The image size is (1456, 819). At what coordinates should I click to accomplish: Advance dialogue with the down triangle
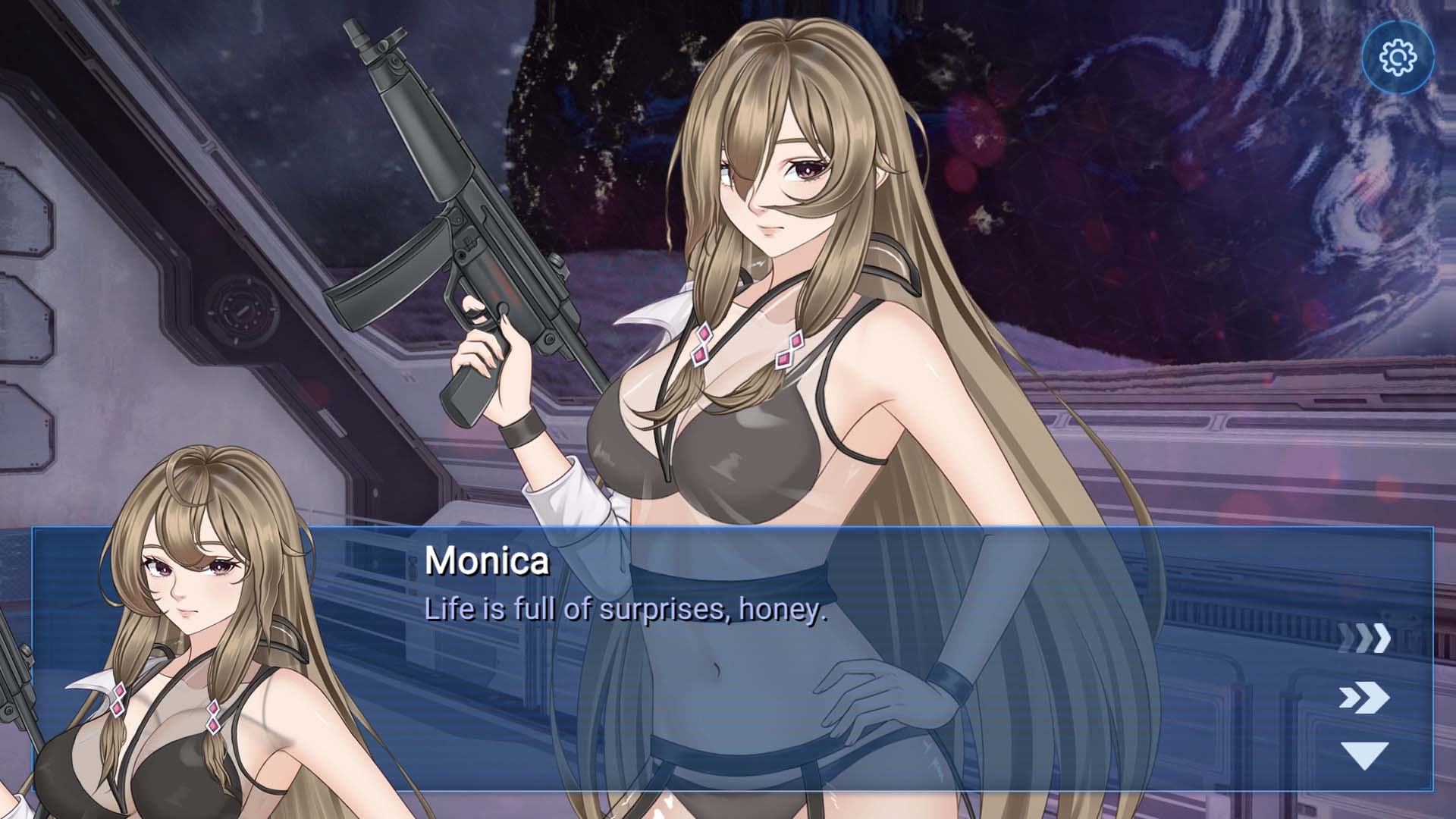1363,755
